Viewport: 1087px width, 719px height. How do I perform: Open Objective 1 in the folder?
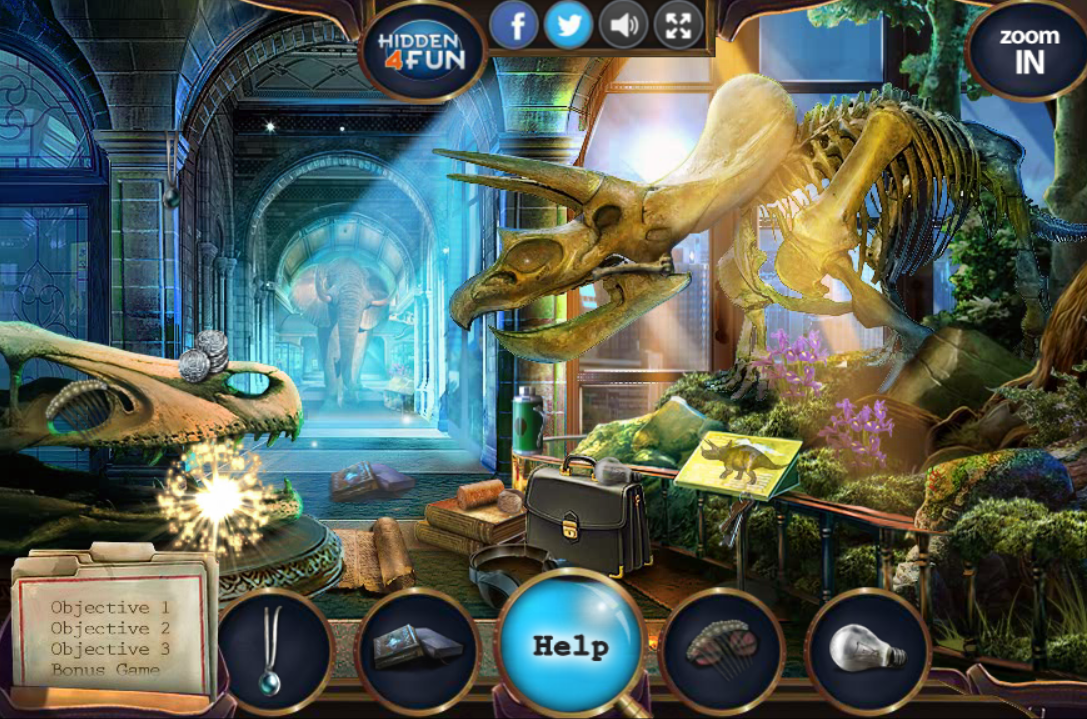(x=110, y=608)
